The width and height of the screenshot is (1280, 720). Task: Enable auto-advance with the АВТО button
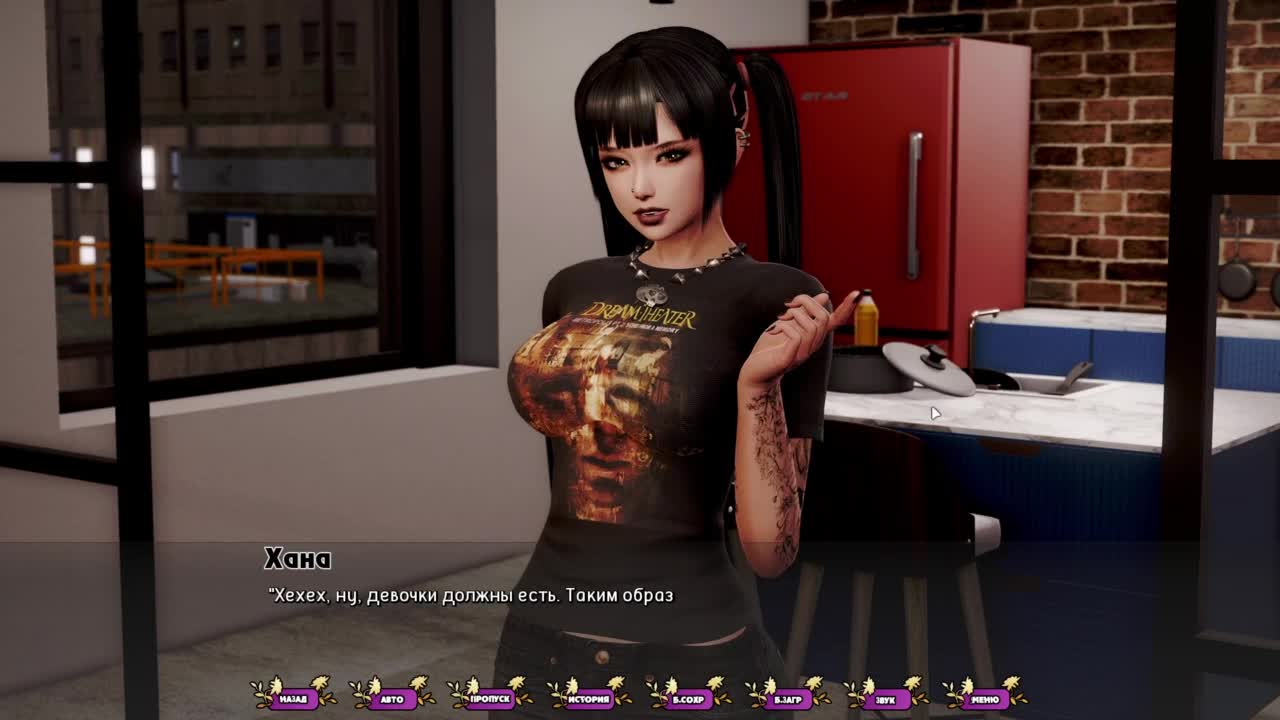click(x=392, y=698)
